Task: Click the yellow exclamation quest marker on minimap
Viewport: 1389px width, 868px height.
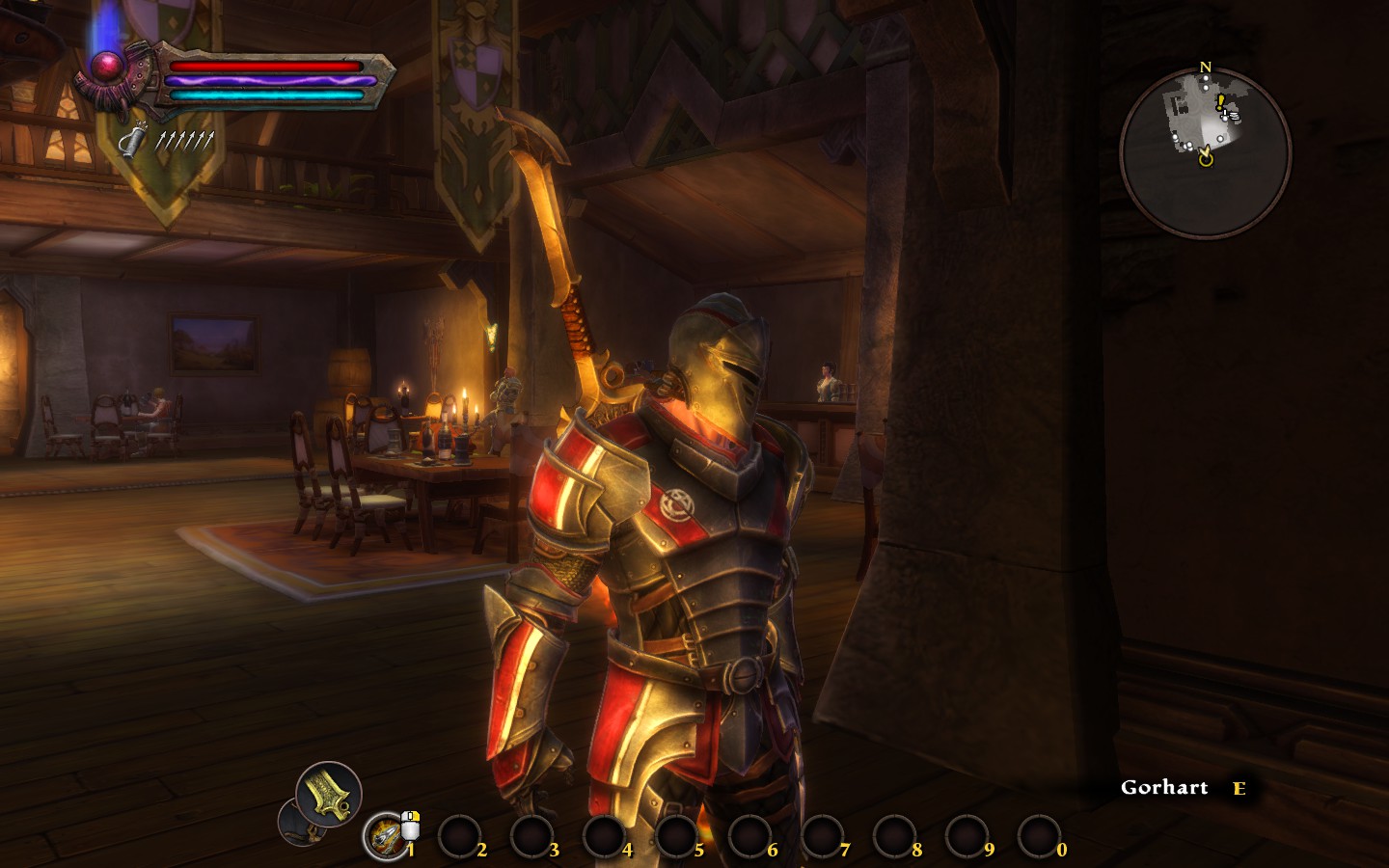Action: tap(1219, 100)
